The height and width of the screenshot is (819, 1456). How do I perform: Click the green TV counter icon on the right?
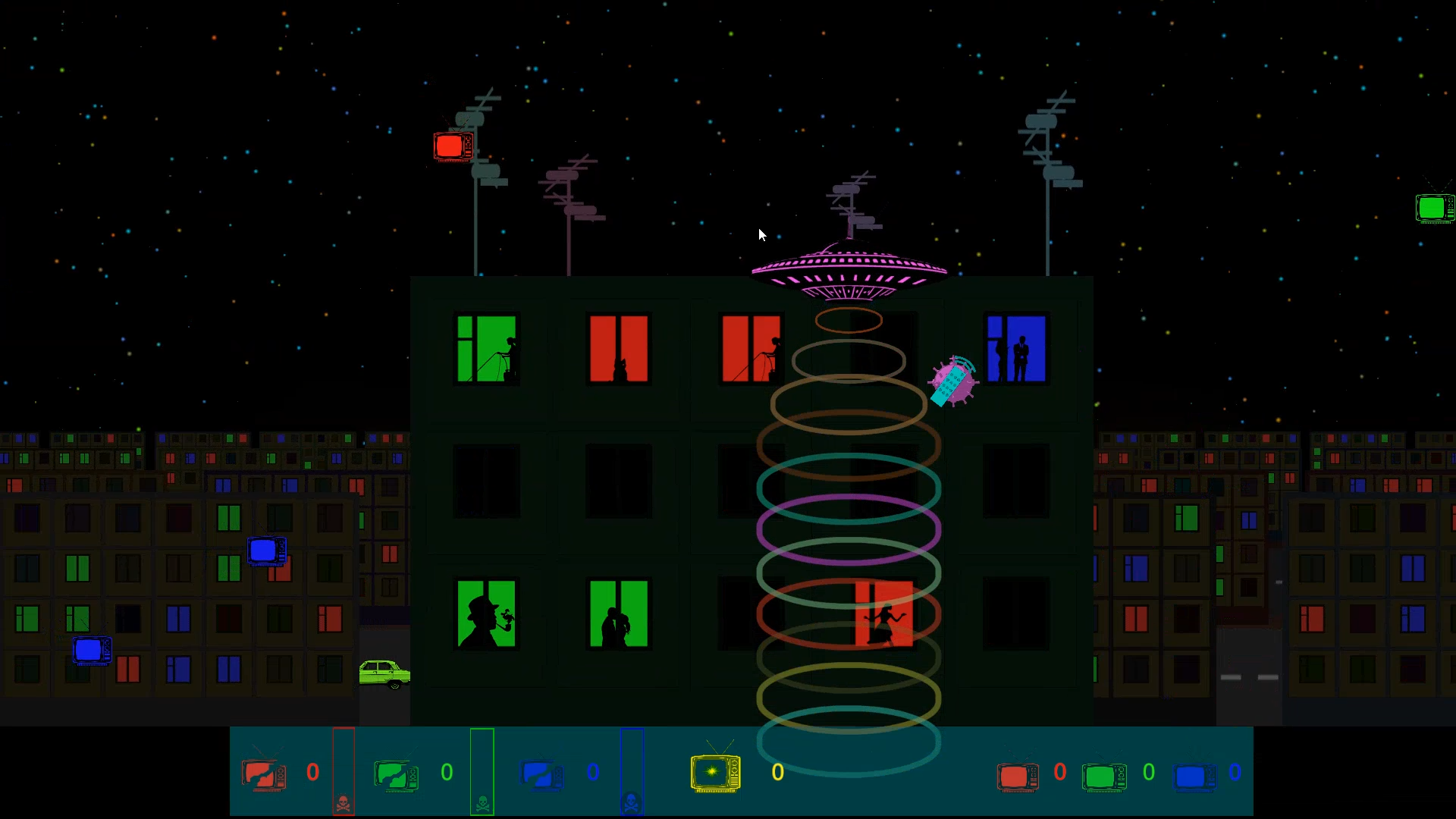(1104, 775)
